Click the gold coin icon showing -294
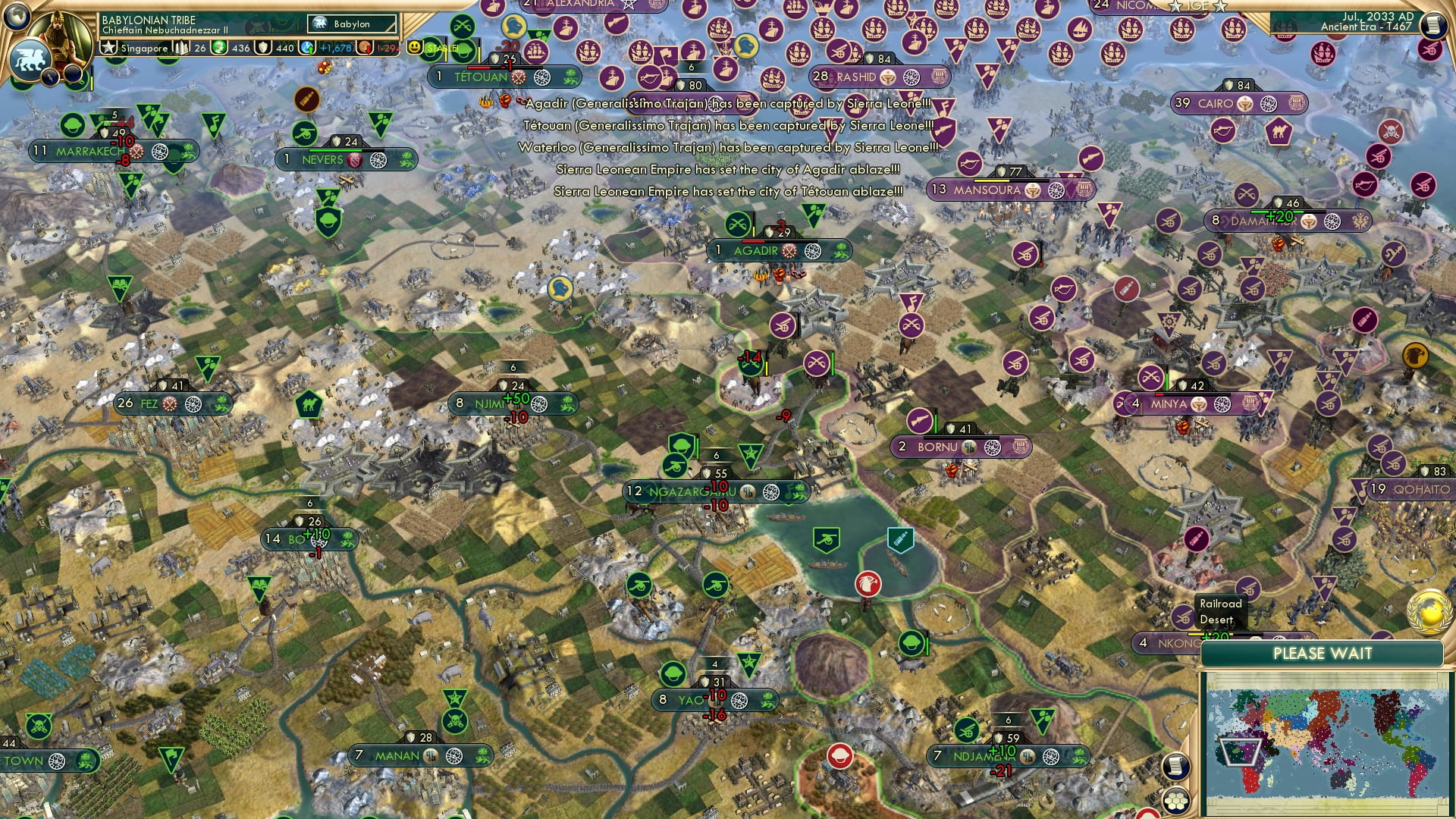This screenshot has height=819, width=1456. [365, 49]
